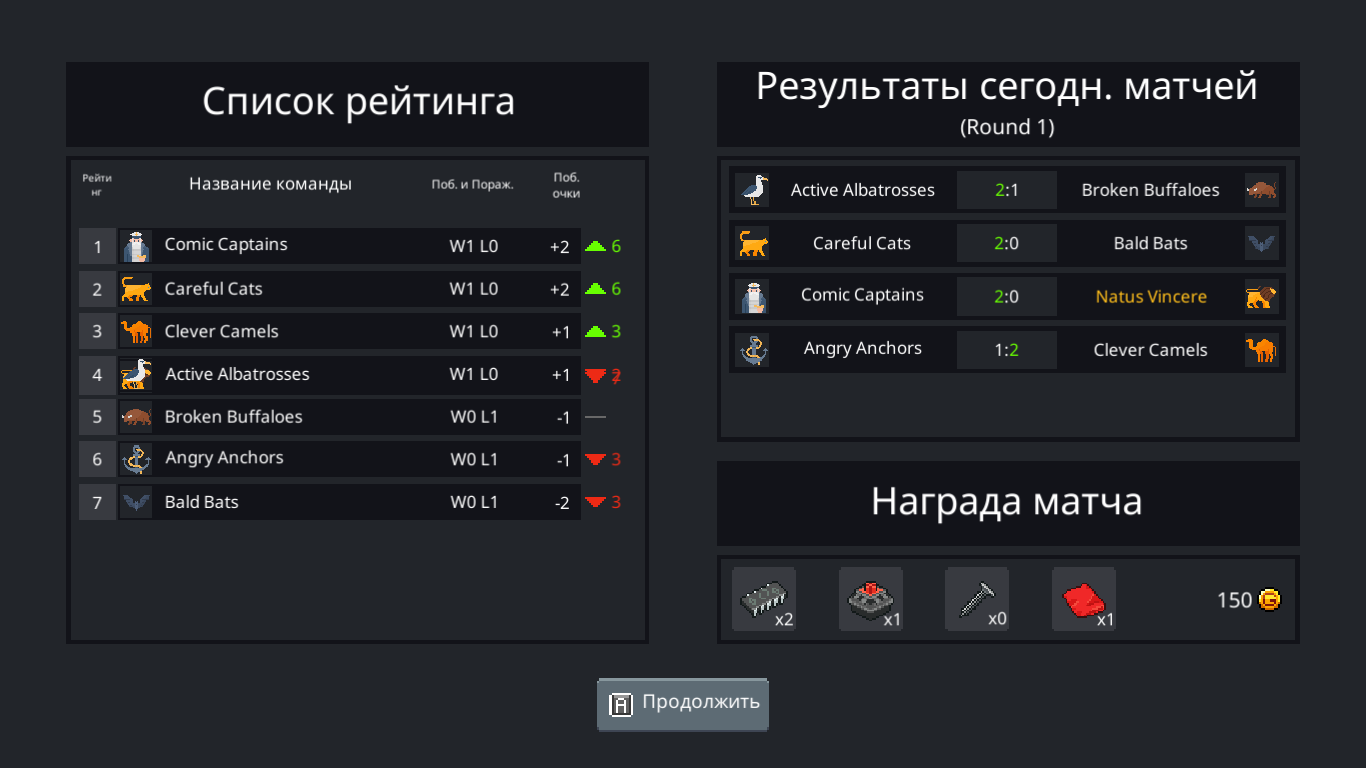
Task: Click the green rank-up arrow beside Comic Captains
Action: click(x=600, y=244)
